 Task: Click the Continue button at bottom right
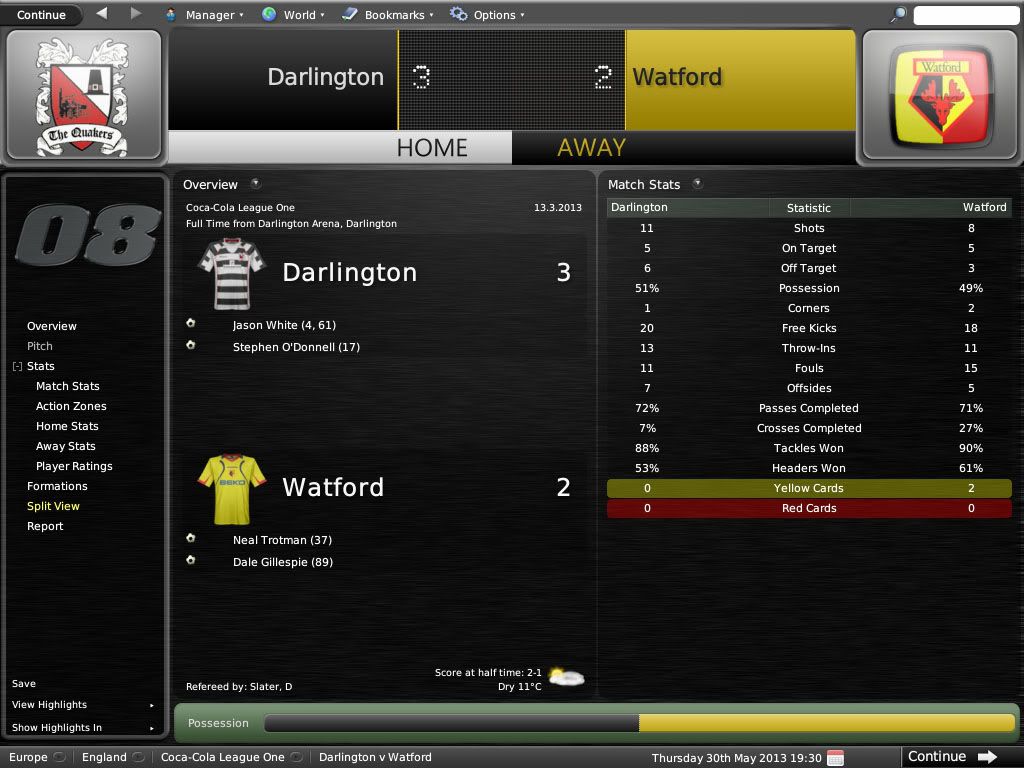point(951,757)
